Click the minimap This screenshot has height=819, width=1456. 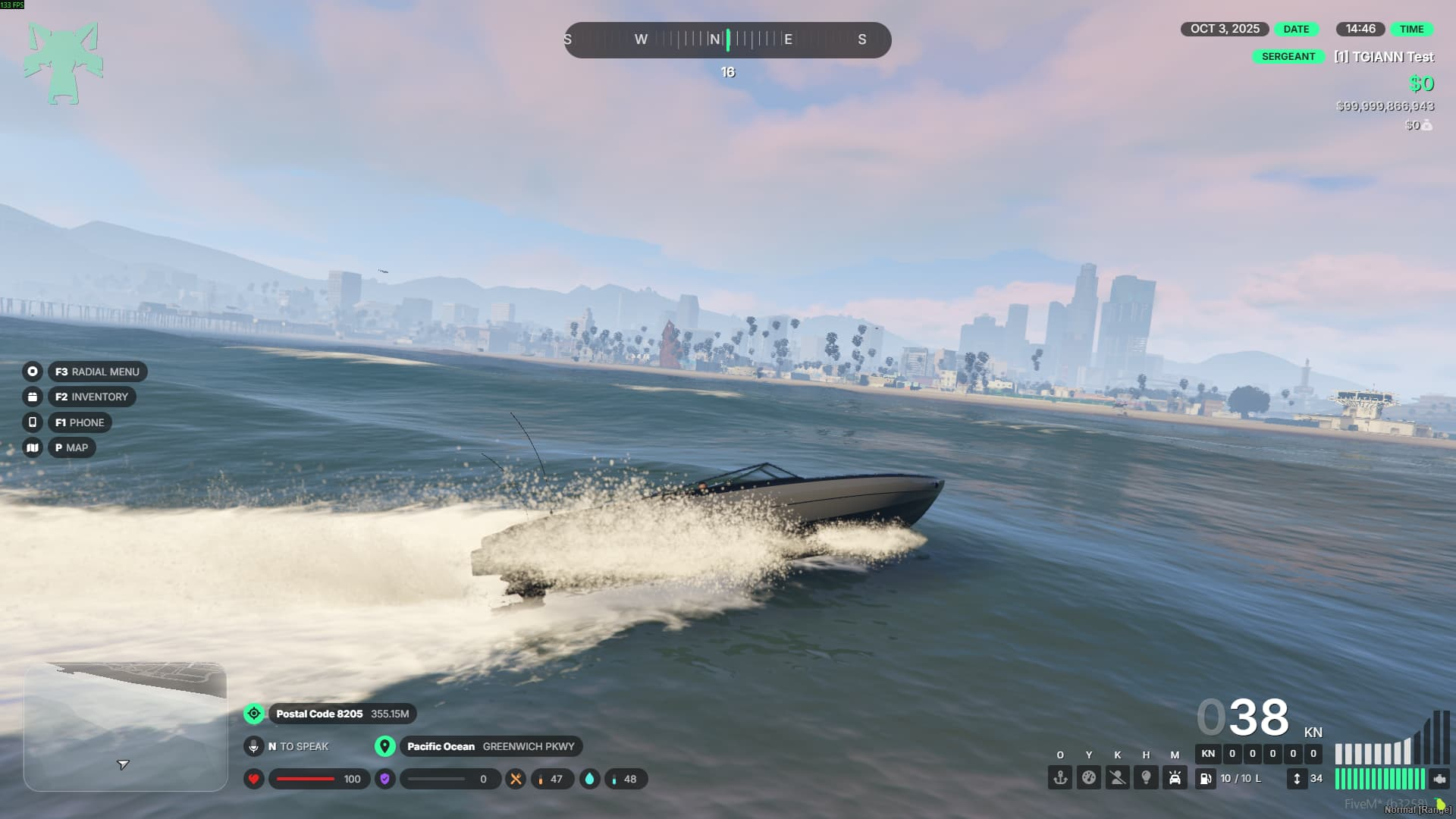(126, 727)
